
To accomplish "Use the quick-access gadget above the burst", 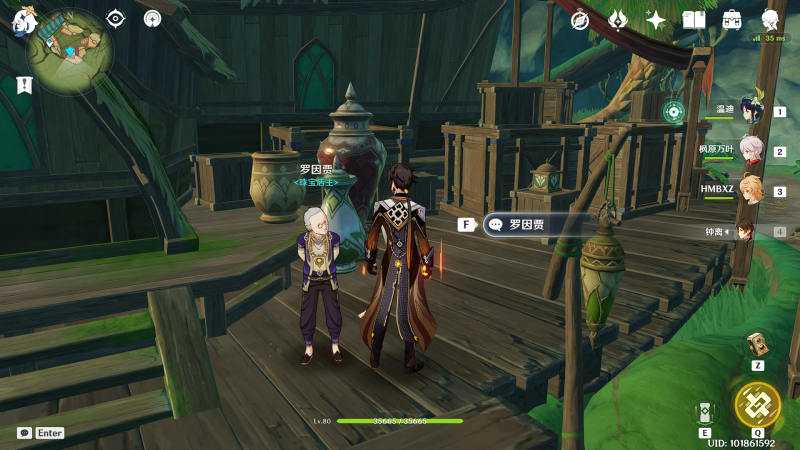I will pos(757,344).
